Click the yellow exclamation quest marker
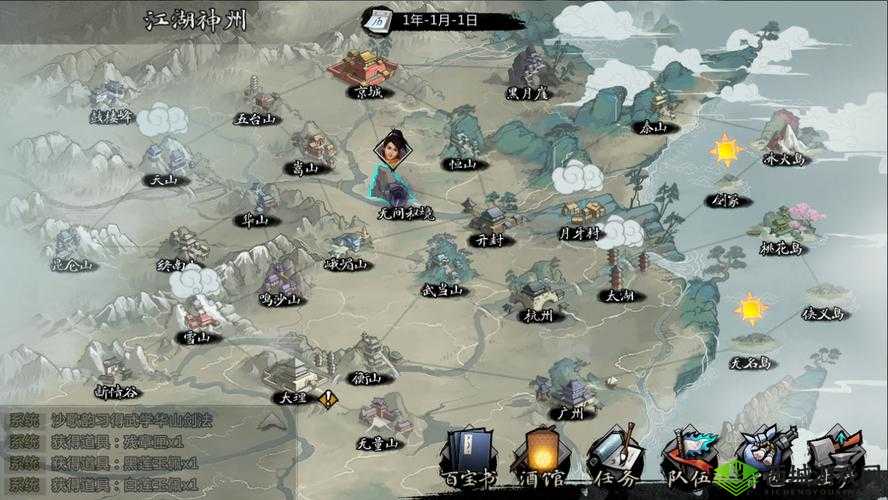This screenshot has width=888, height=500. (x=328, y=398)
